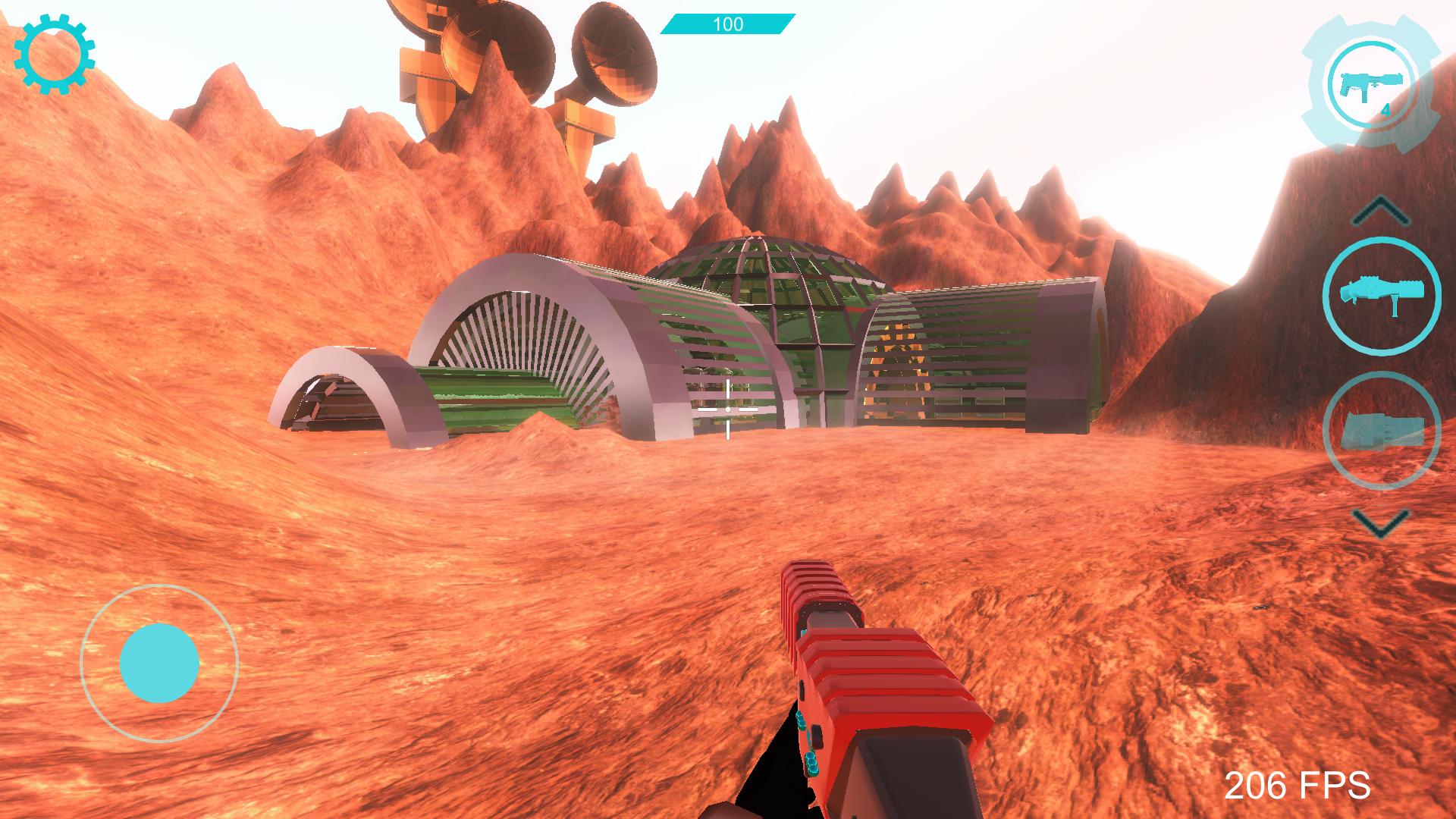The image size is (1456, 819).
Task: Cycle weapons with the down chevron arrow
Action: [x=1380, y=522]
